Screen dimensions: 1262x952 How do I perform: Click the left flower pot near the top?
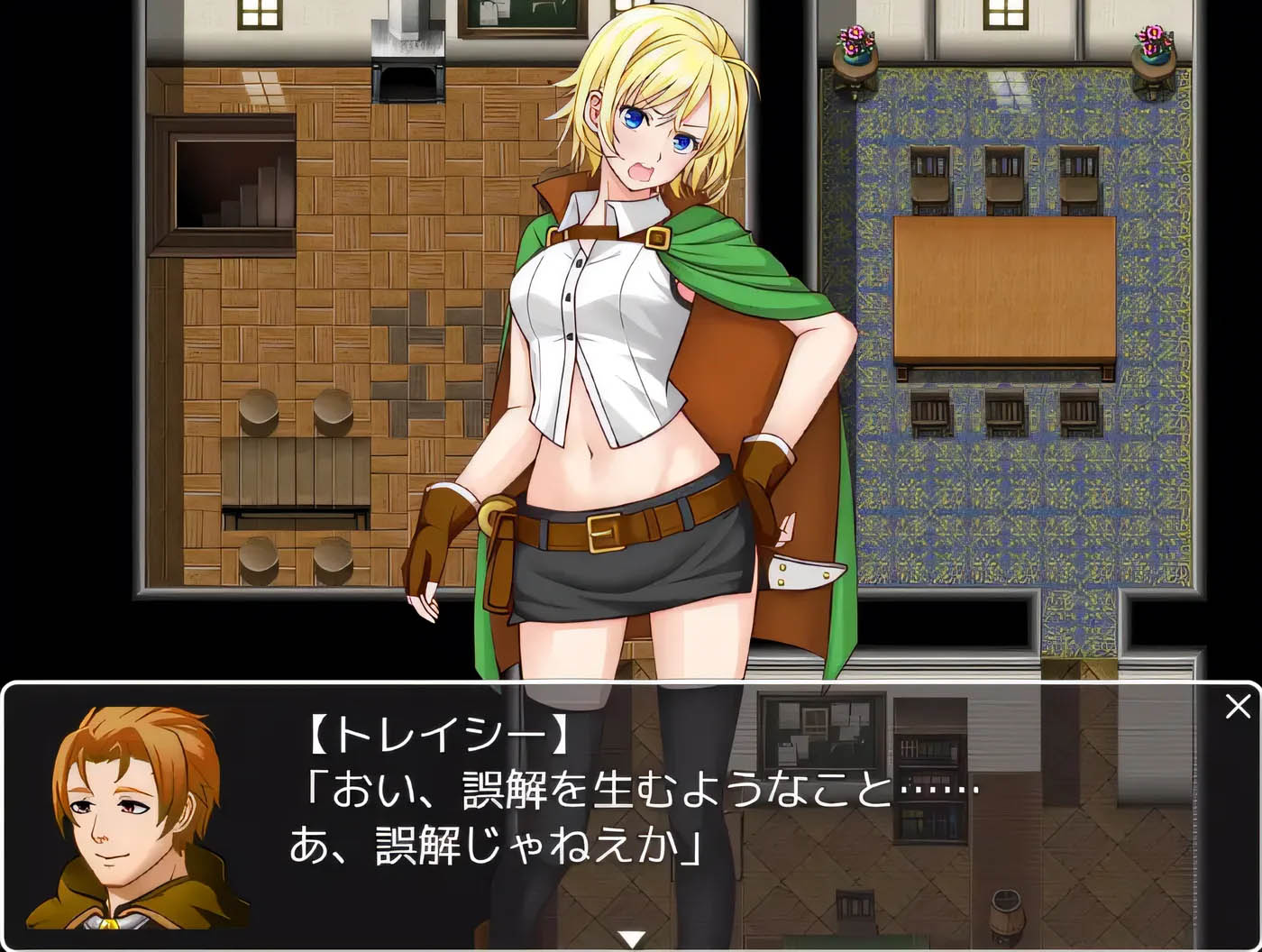pos(855,43)
